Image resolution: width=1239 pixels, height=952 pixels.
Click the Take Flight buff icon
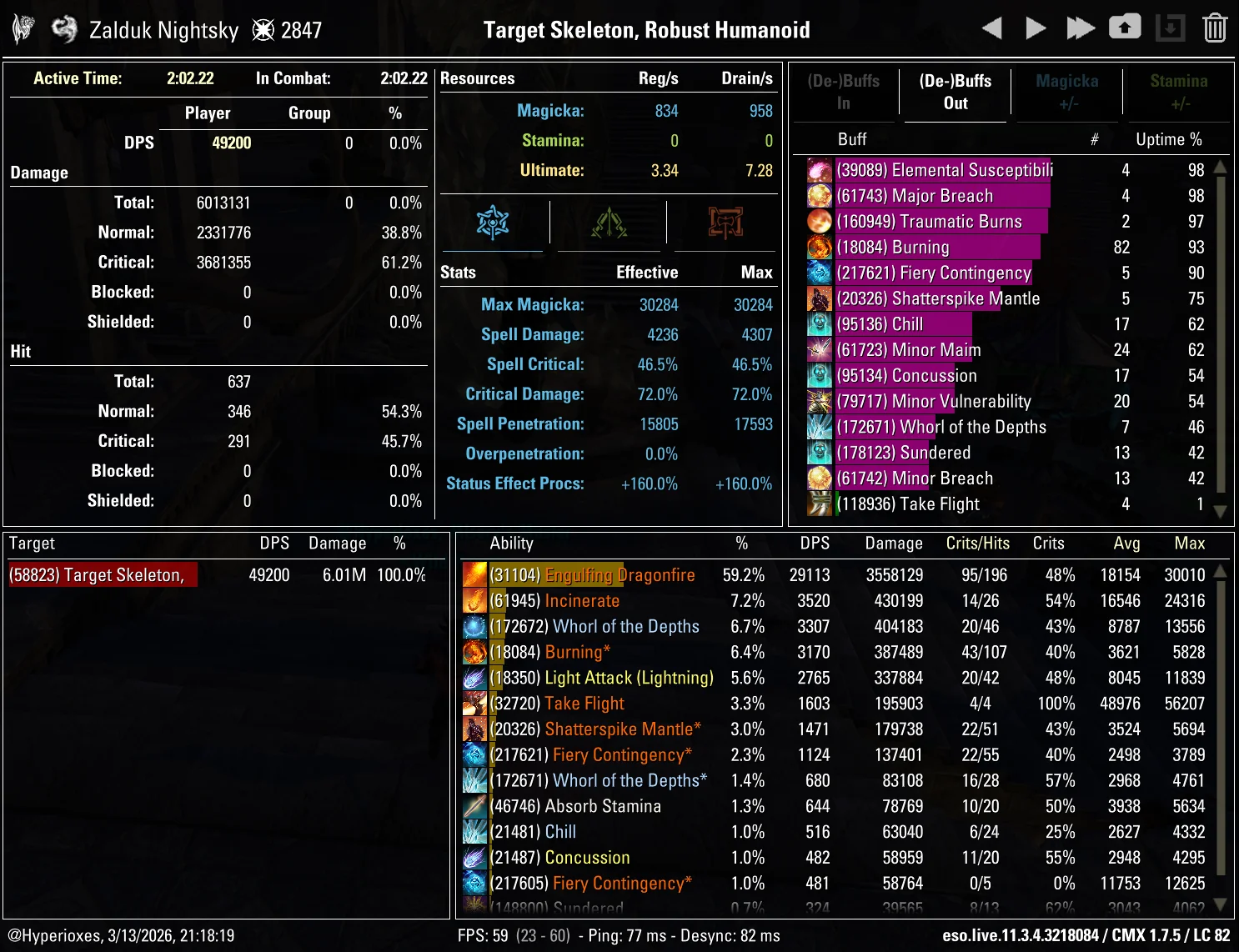pos(819,504)
